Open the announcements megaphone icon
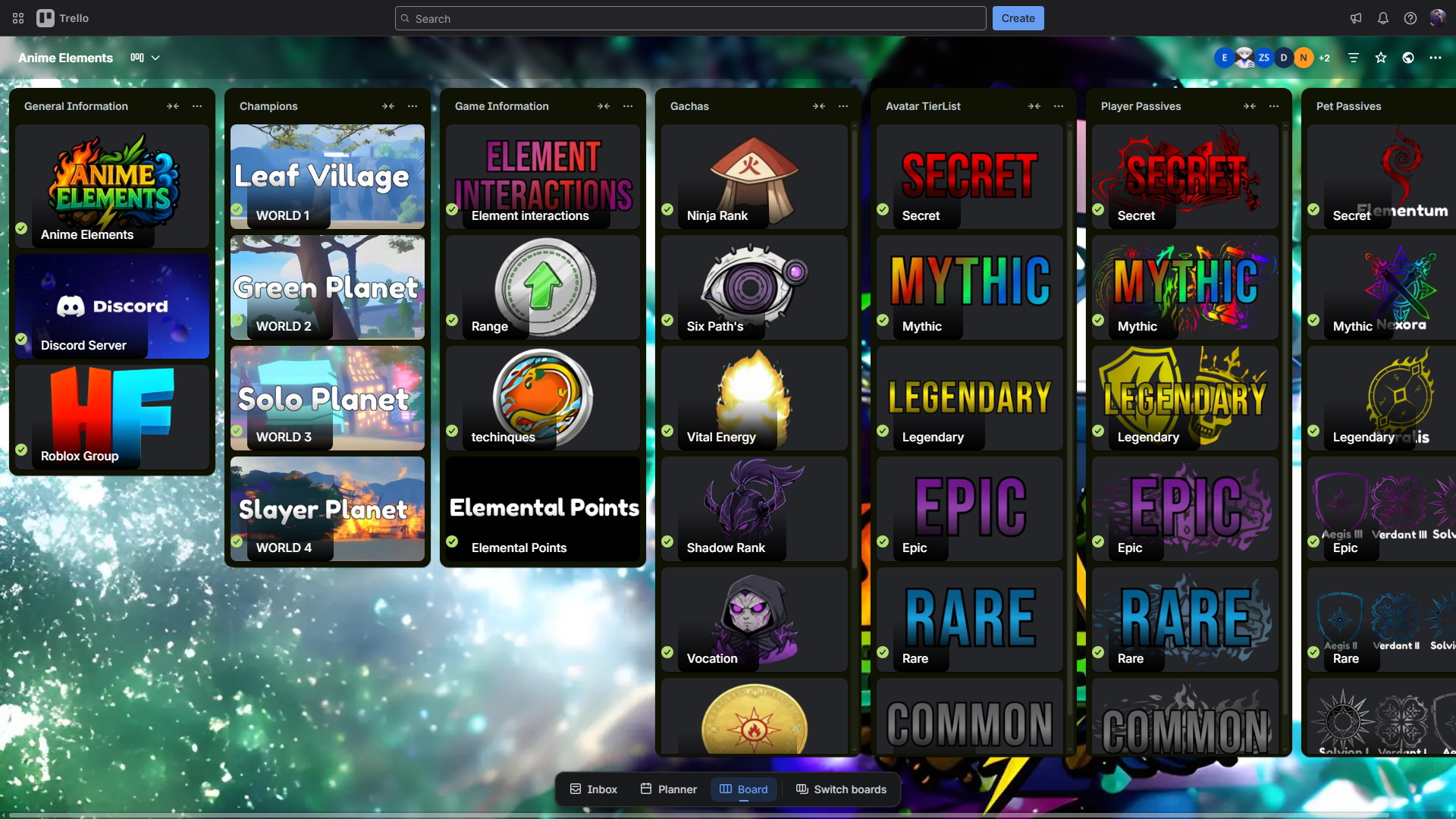The height and width of the screenshot is (819, 1456). click(x=1357, y=18)
